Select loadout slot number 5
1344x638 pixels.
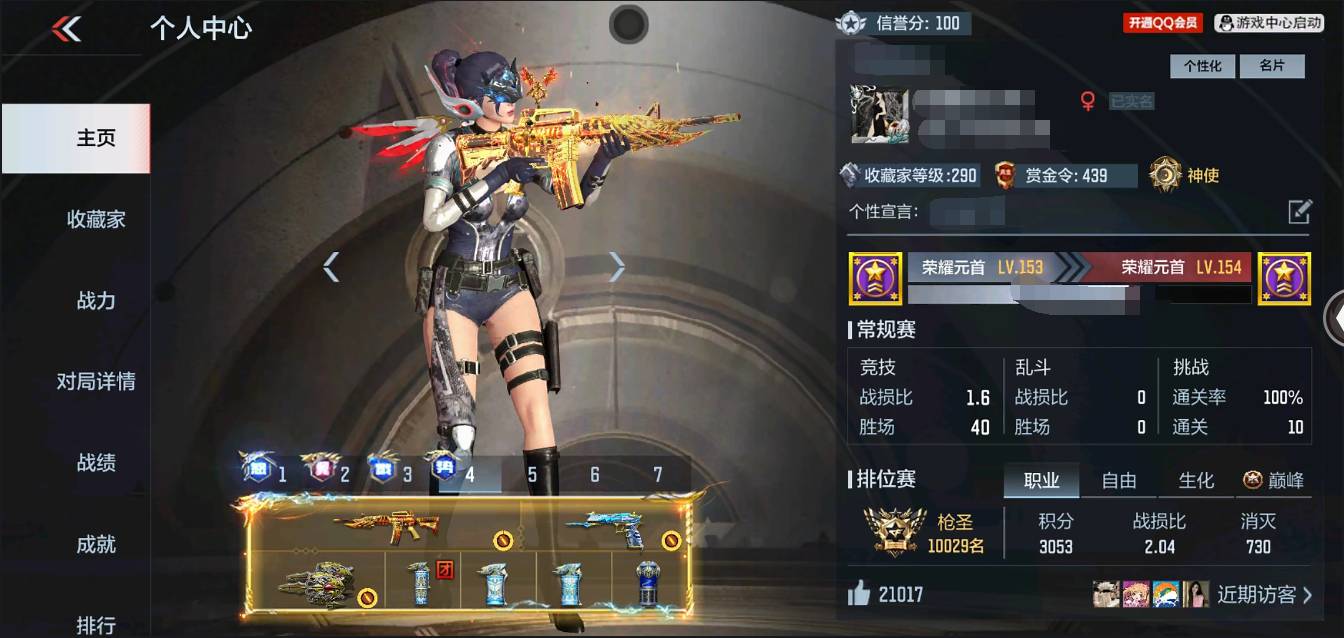[x=532, y=474]
